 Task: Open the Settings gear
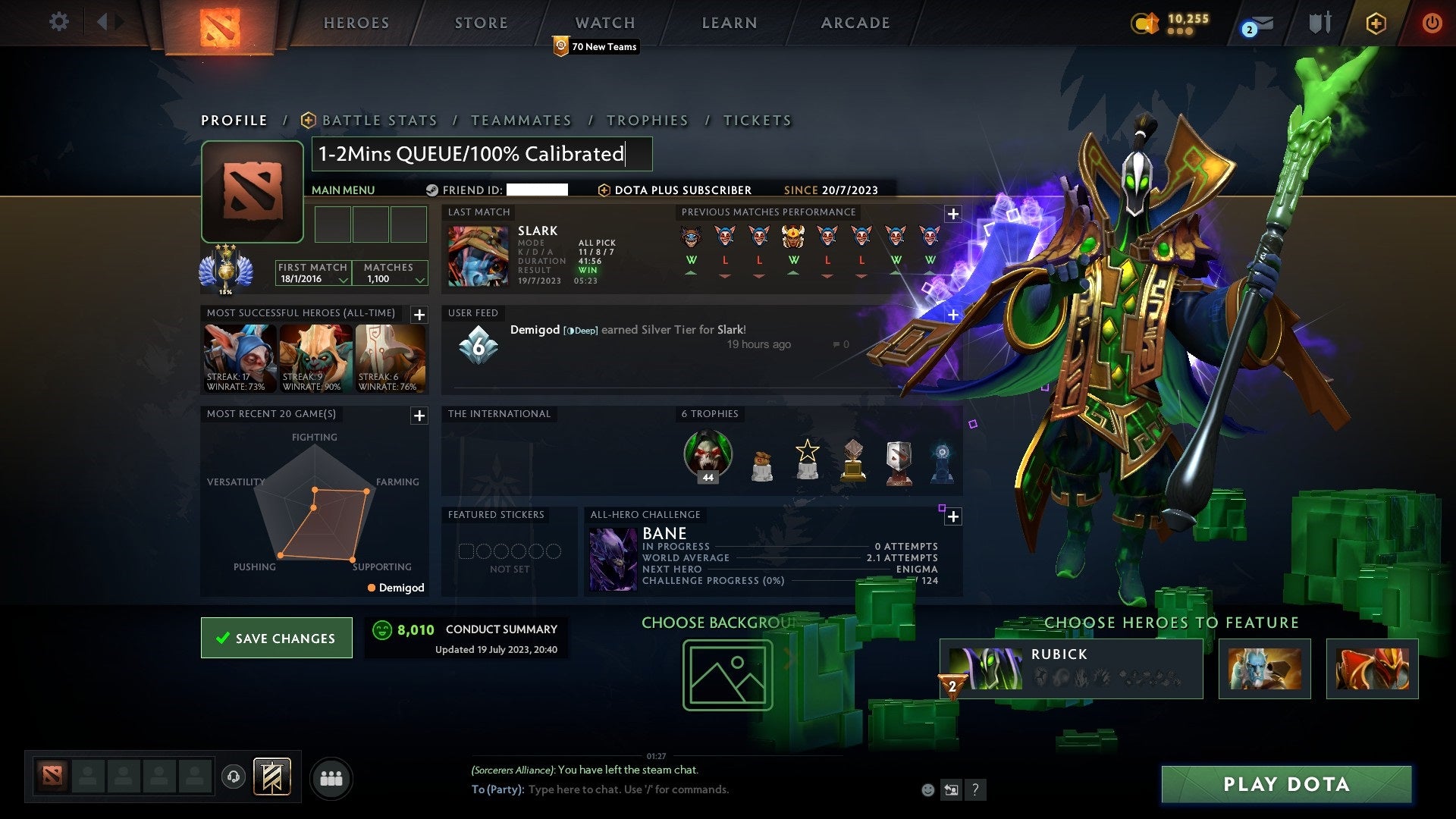[x=59, y=22]
